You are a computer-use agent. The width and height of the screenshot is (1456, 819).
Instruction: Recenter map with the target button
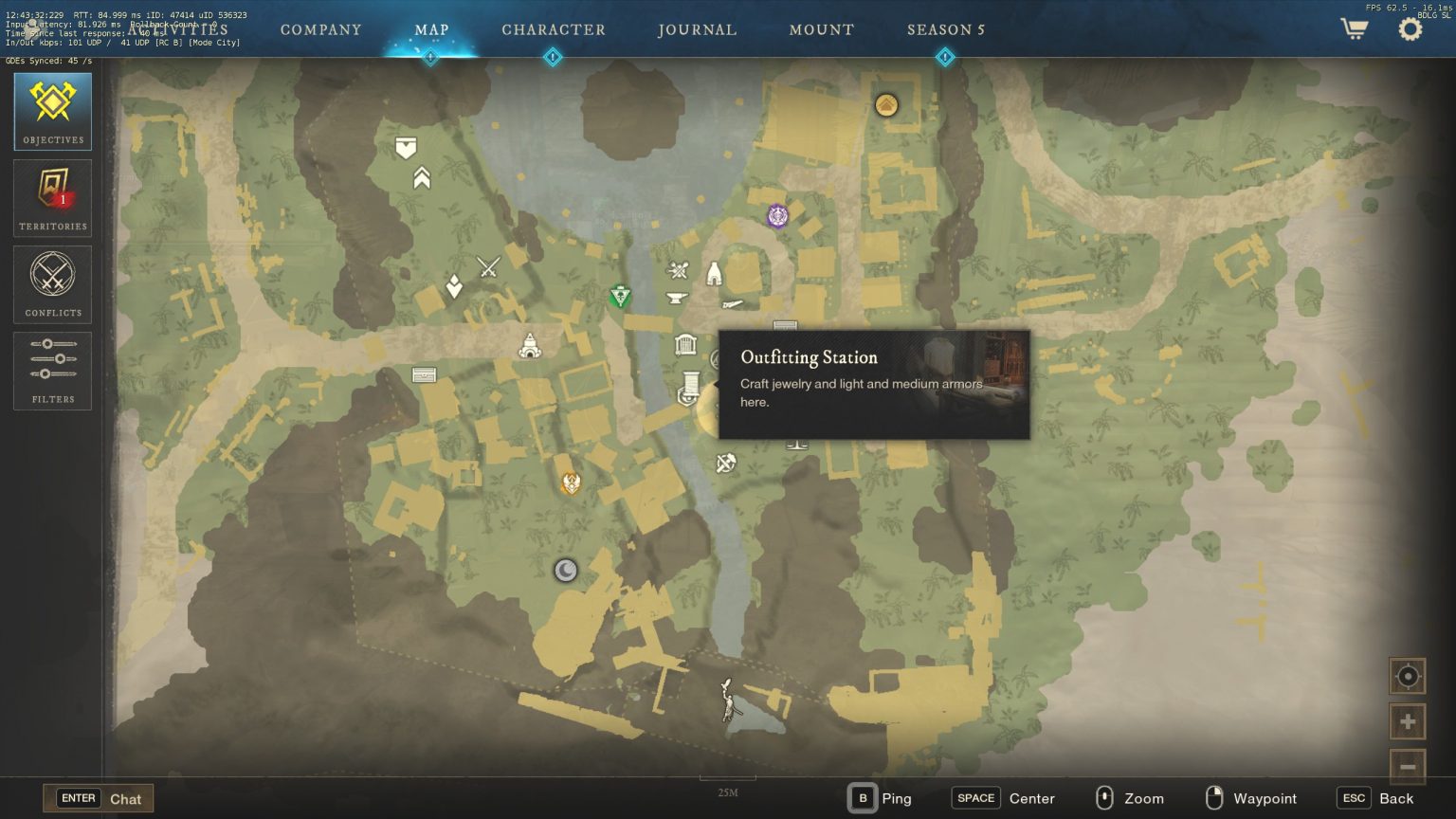(x=1408, y=676)
